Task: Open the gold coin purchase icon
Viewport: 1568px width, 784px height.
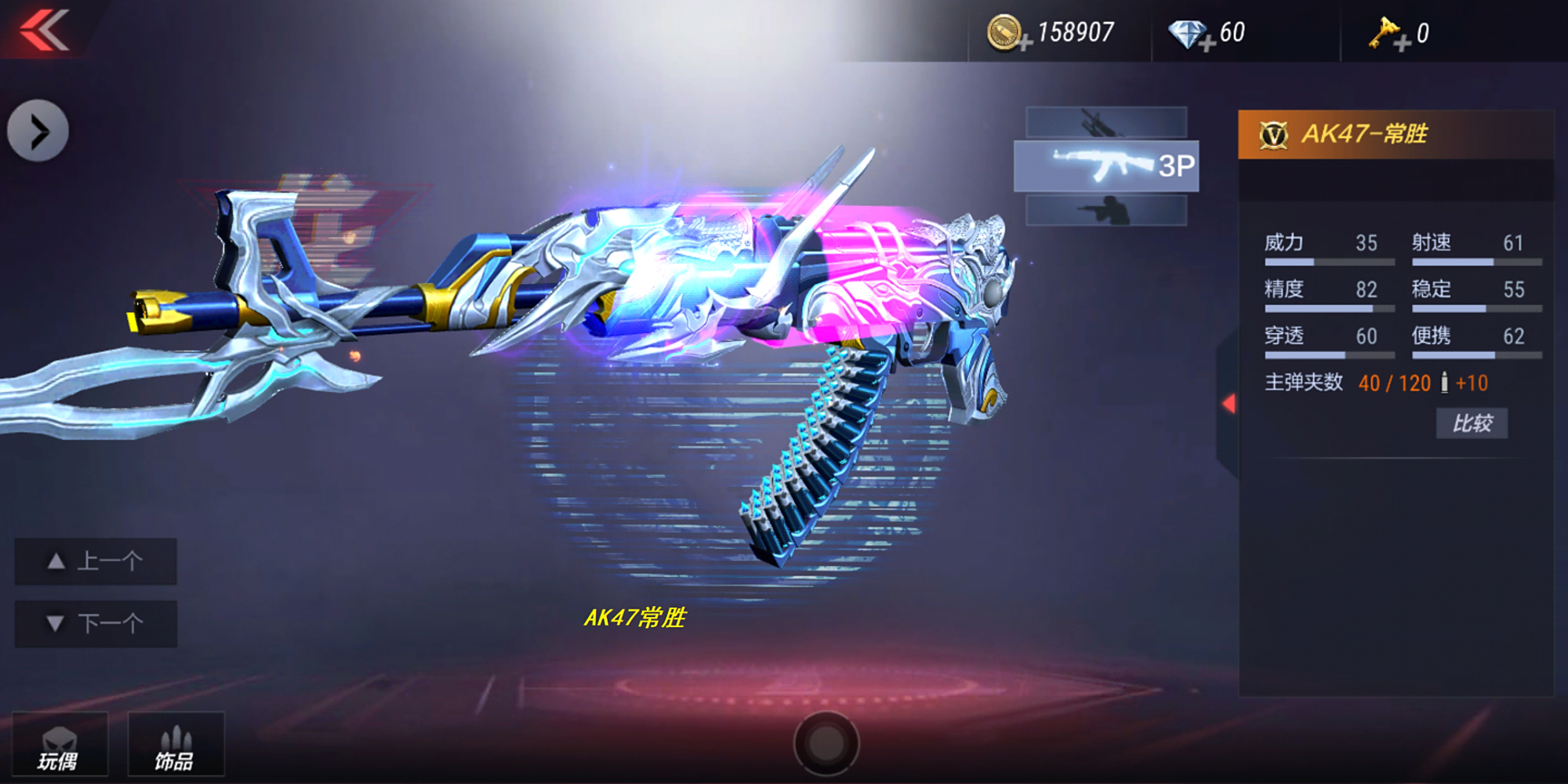Action: coord(1006,31)
